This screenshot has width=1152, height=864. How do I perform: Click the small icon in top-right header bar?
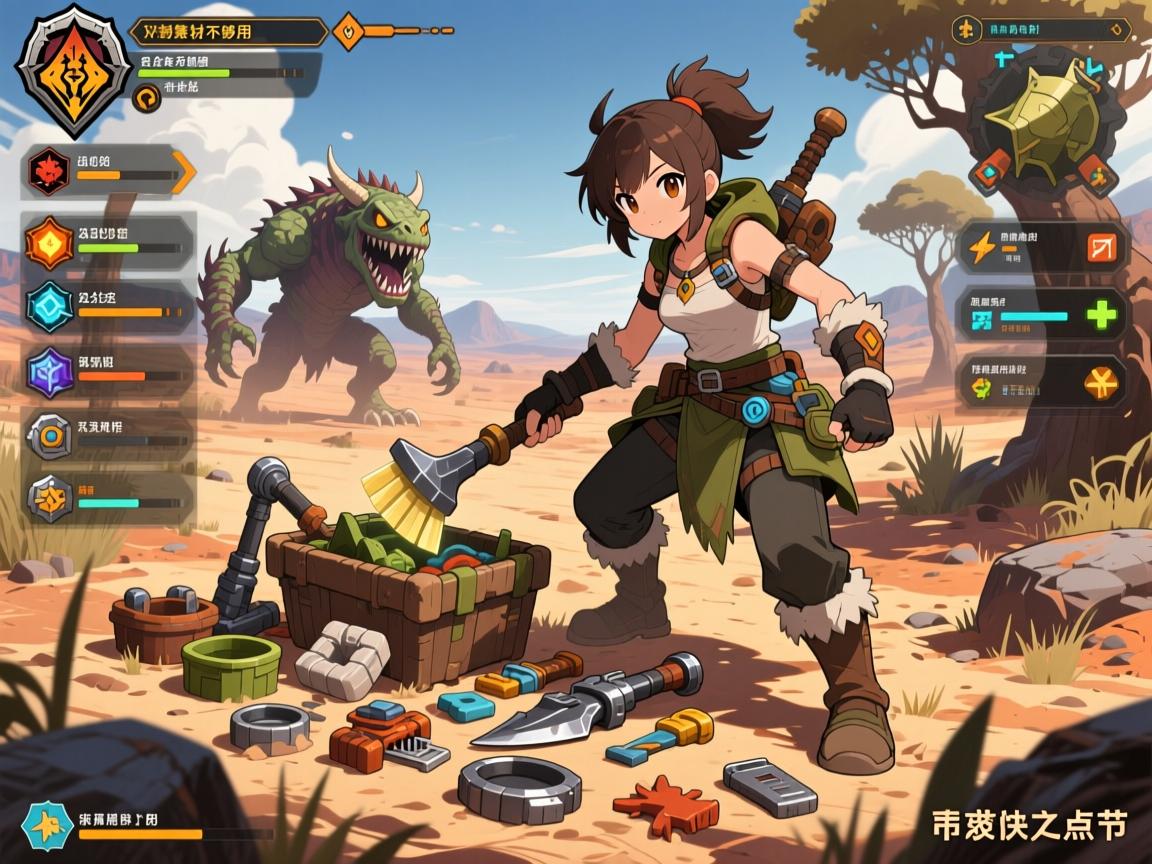click(966, 29)
